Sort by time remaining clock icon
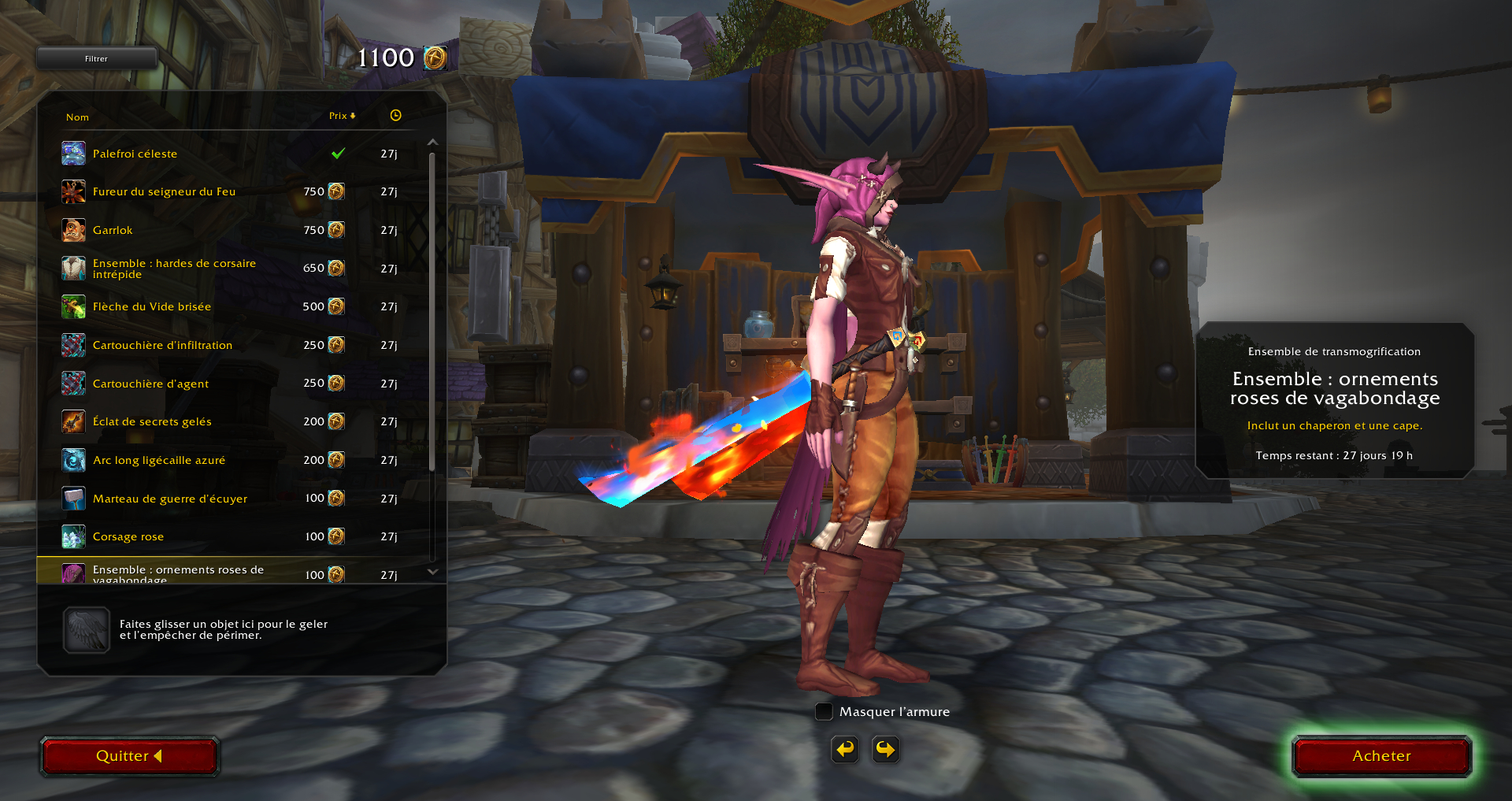Image resolution: width=1512 pixels, height=801 pixels. click(395, 116)
